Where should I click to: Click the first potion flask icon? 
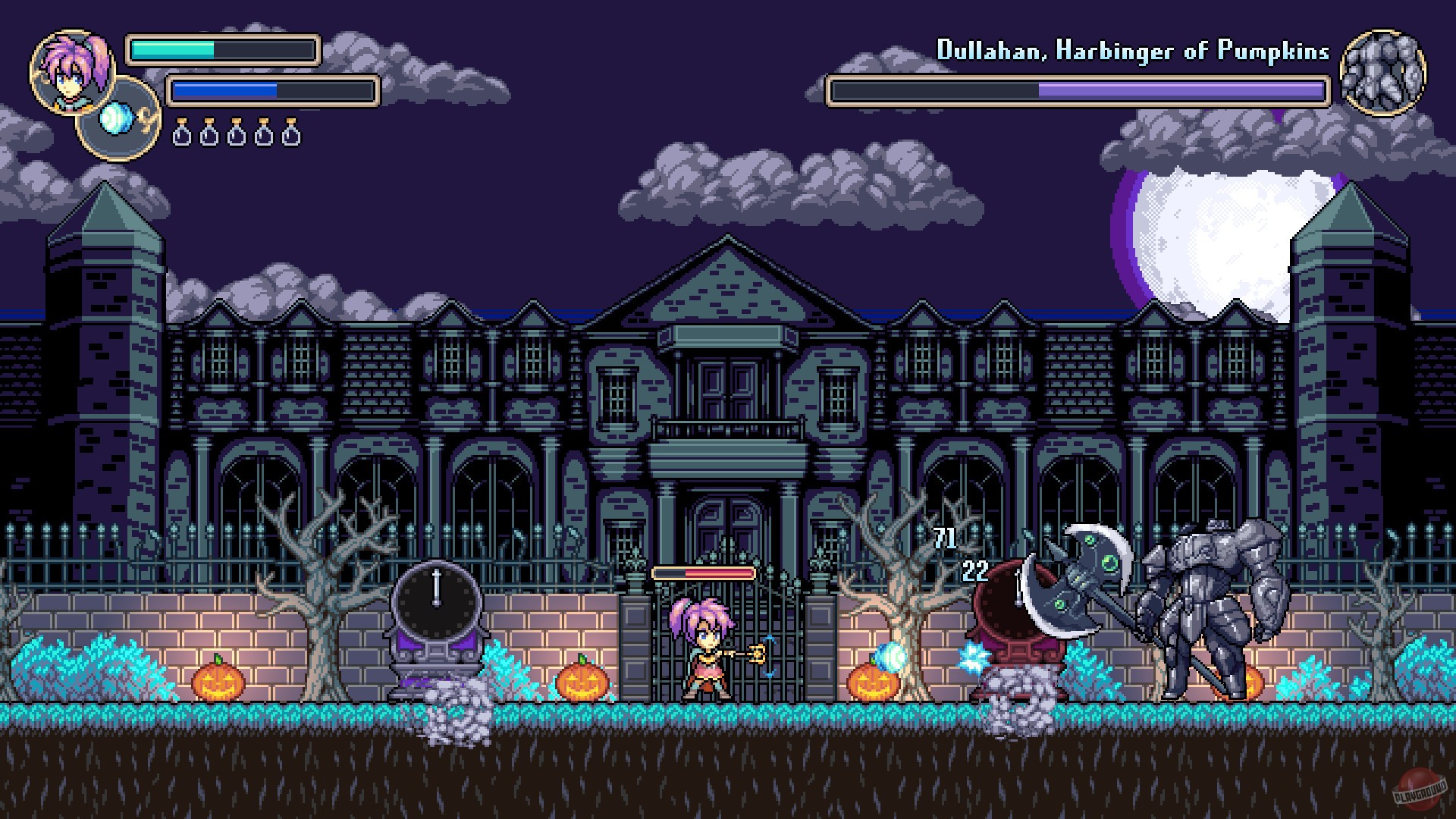[180, 134]
